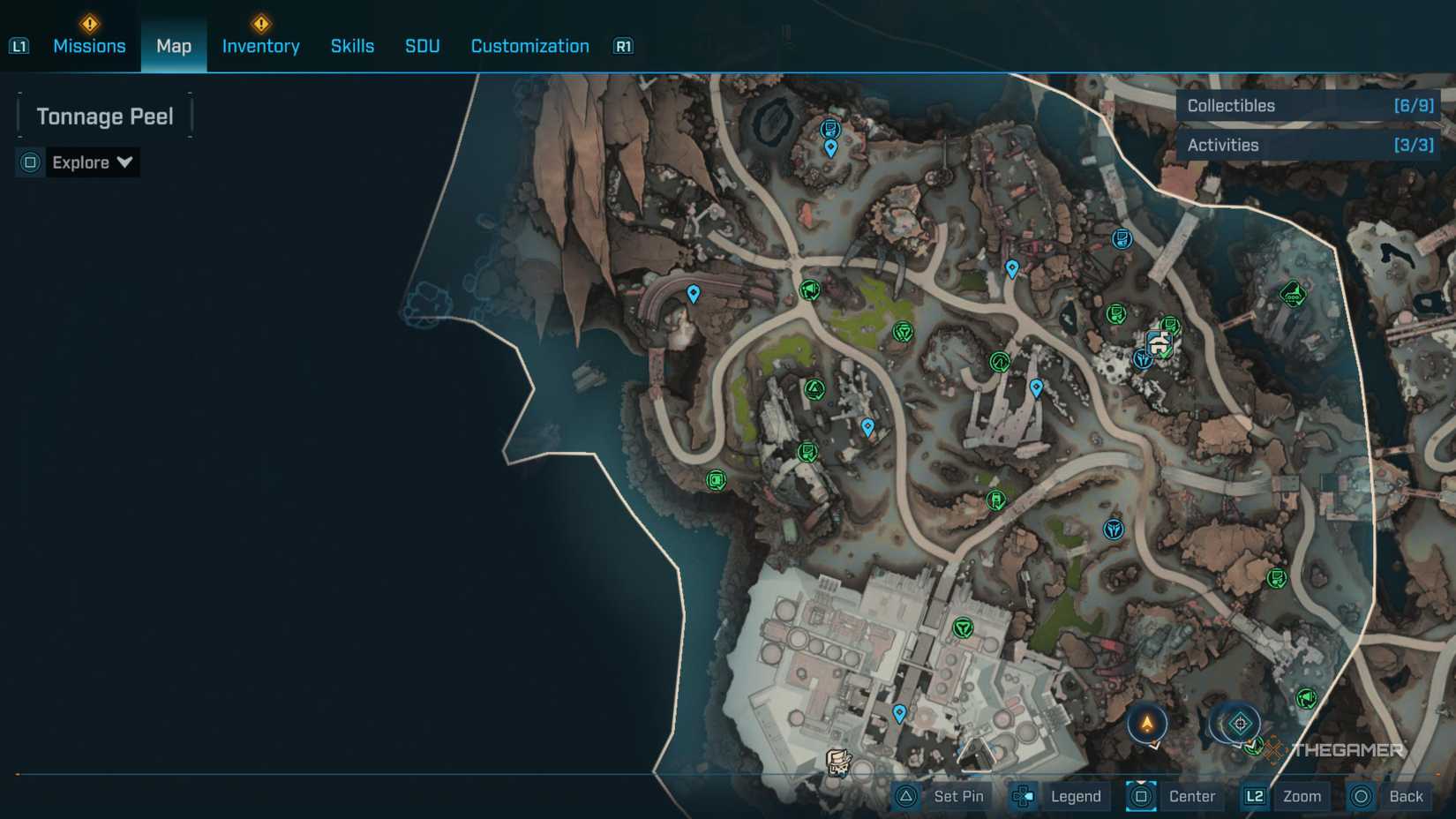Click the Center map button
Image resolution: width=1456 pixels, height=819 pixels.
(x=1192, y=795)
